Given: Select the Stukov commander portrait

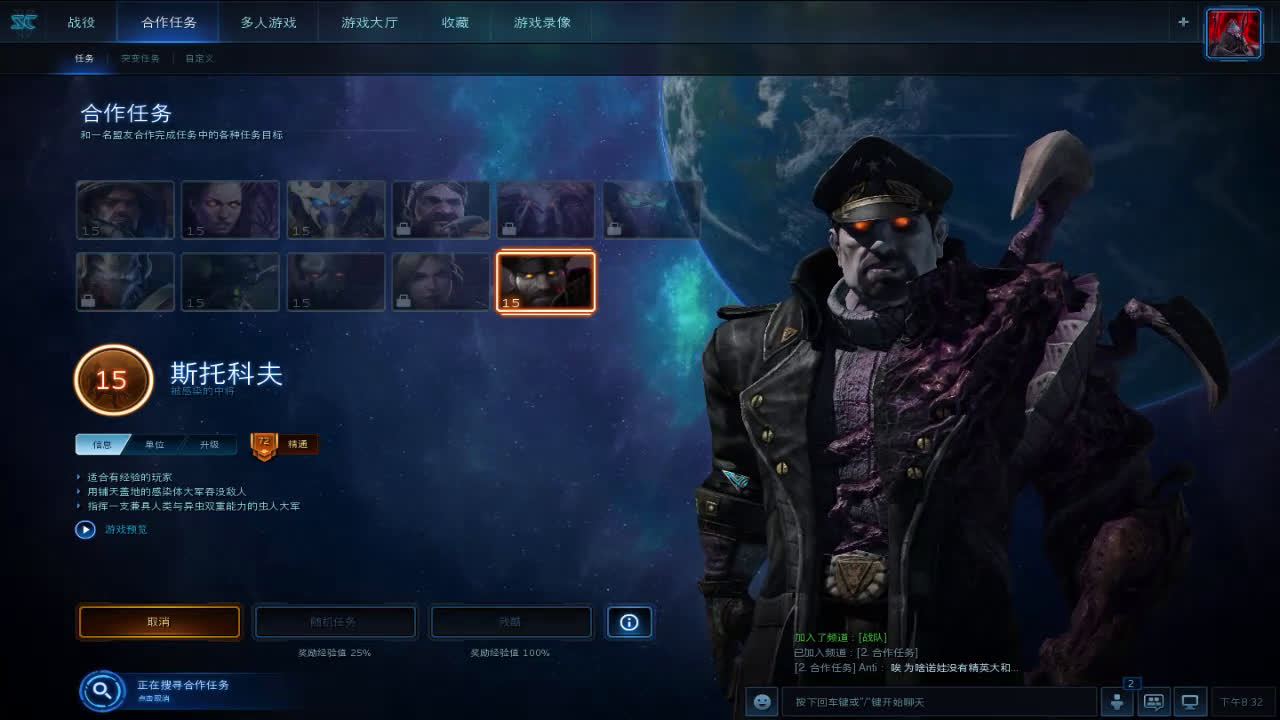Looking at the screenshot, I should 545,281.
